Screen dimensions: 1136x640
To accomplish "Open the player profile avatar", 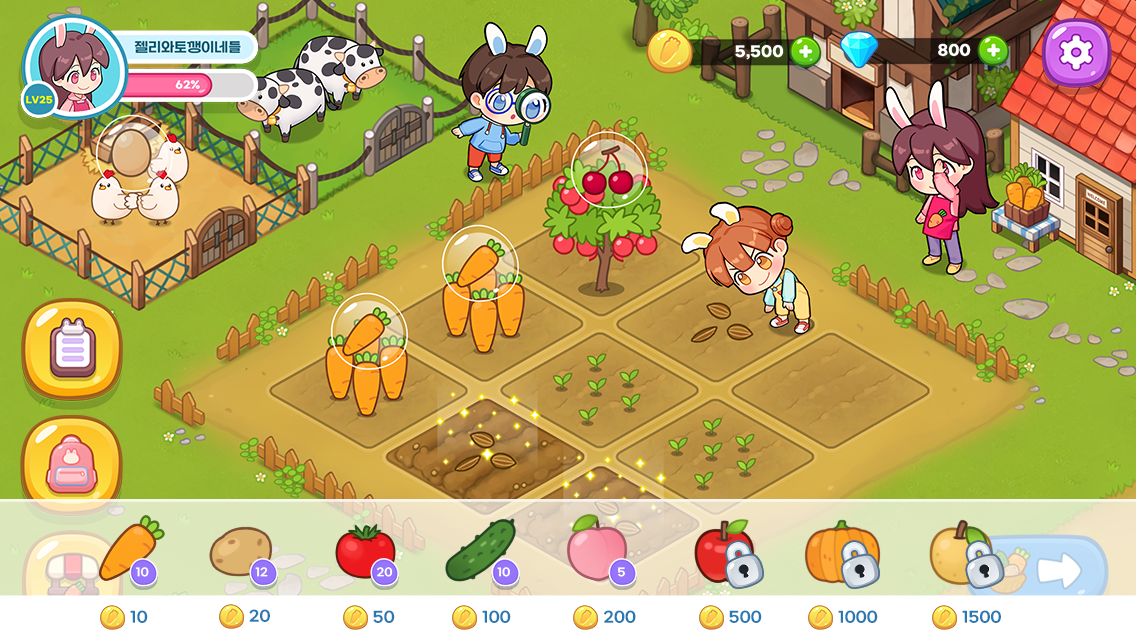I will [x=73, y=67].
